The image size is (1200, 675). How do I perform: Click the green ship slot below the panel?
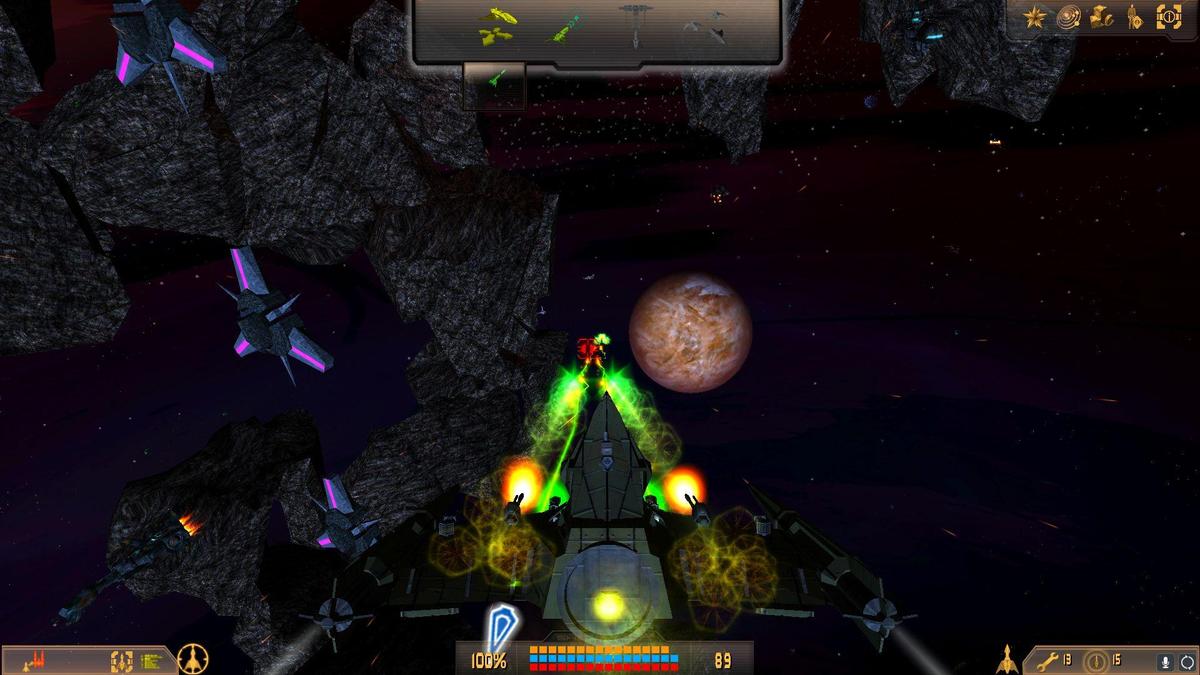[495, 85]
